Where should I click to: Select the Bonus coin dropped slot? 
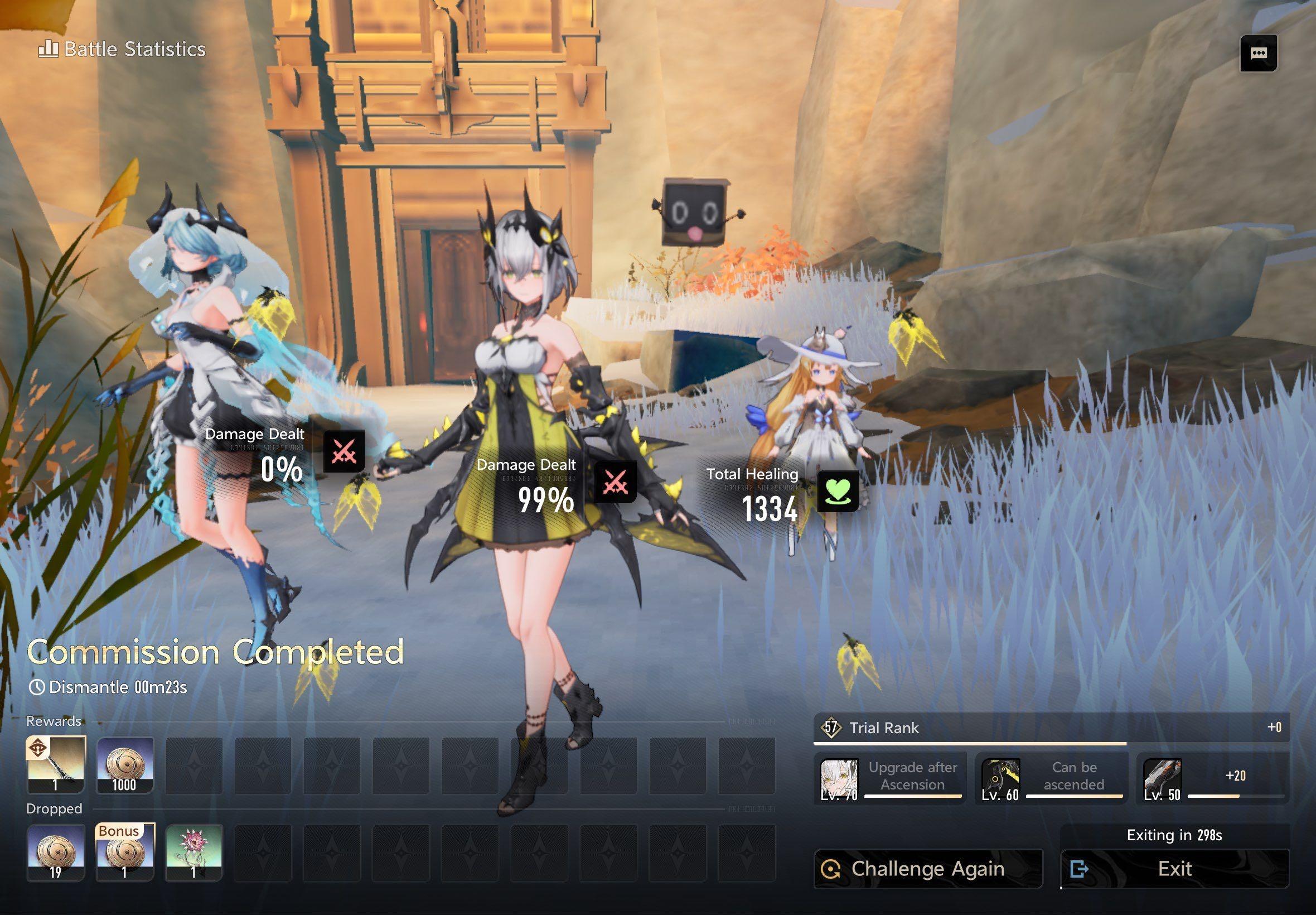[125, 853]
